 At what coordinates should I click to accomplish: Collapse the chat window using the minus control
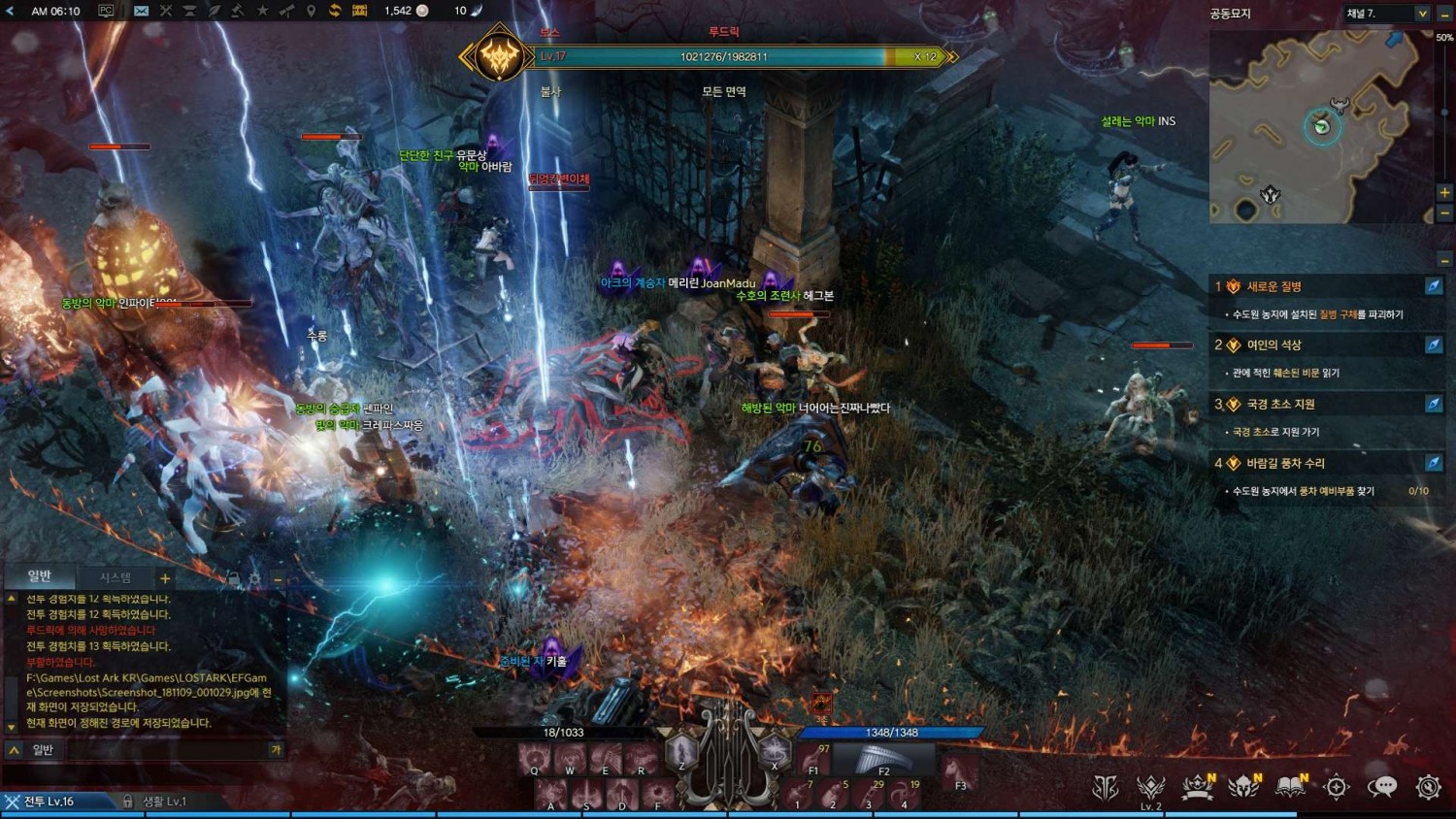278,578
